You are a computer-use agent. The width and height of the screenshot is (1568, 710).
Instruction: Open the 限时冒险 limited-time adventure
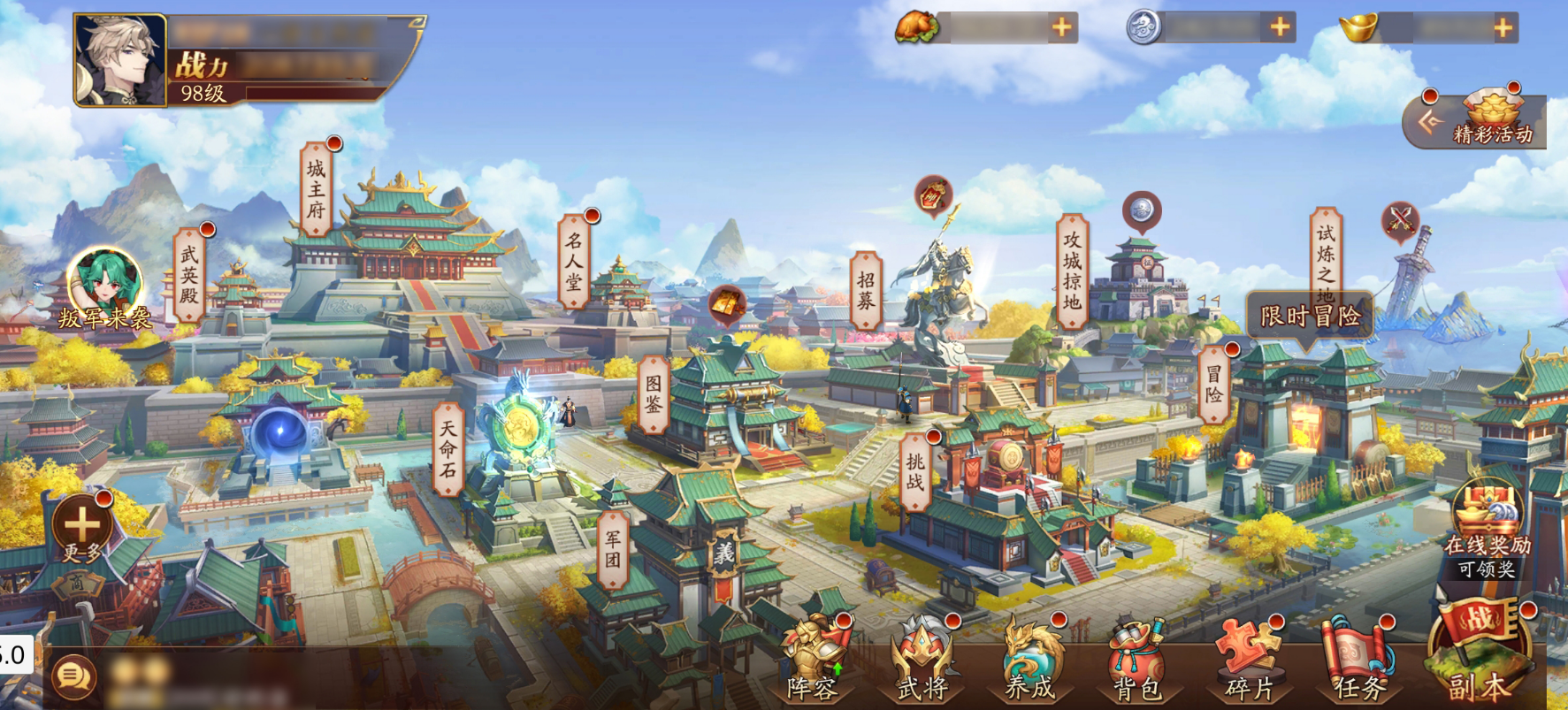pyautogui.click(x=1310, y=316)
